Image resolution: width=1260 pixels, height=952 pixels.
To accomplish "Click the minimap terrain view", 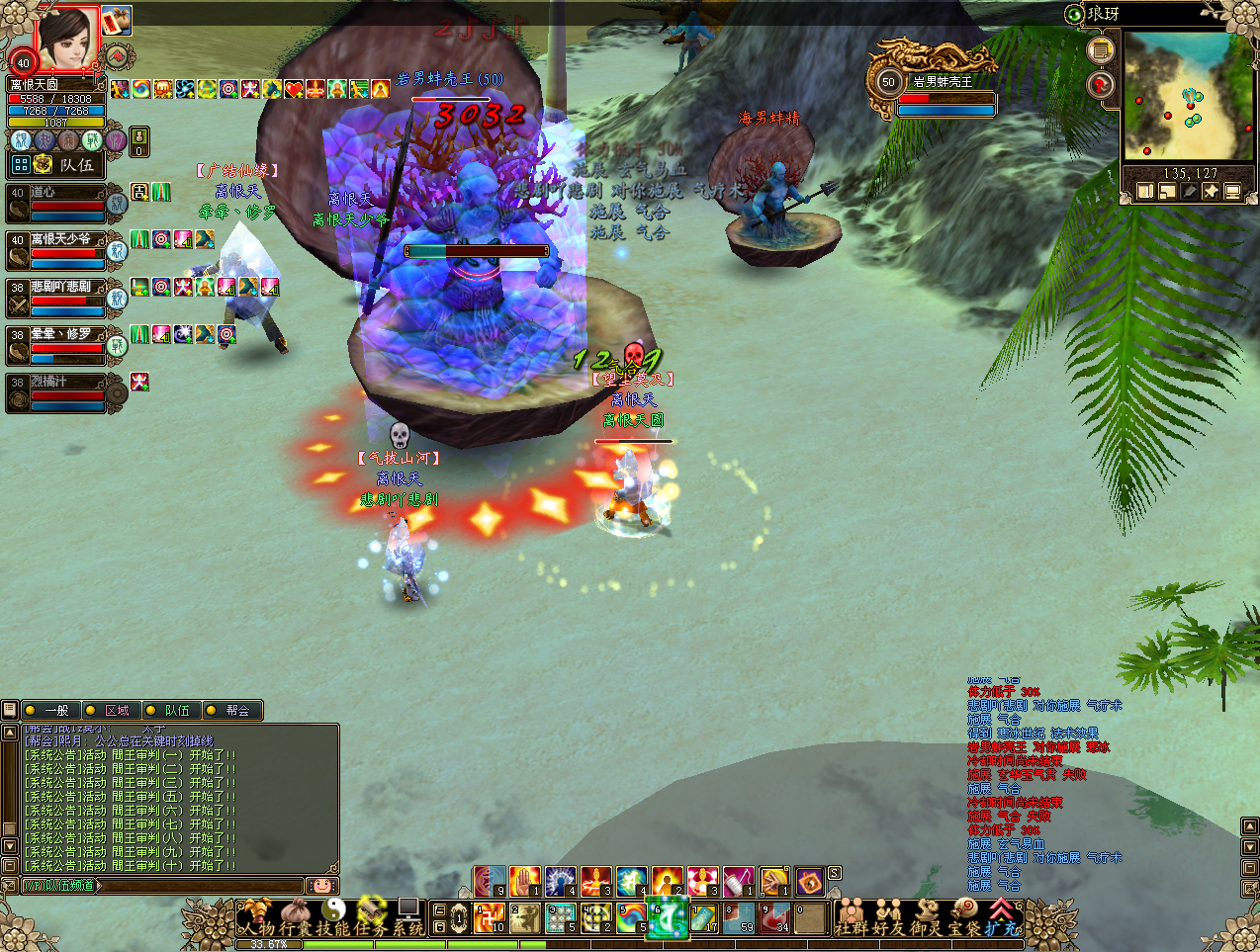I will (x=1188, y=97).
